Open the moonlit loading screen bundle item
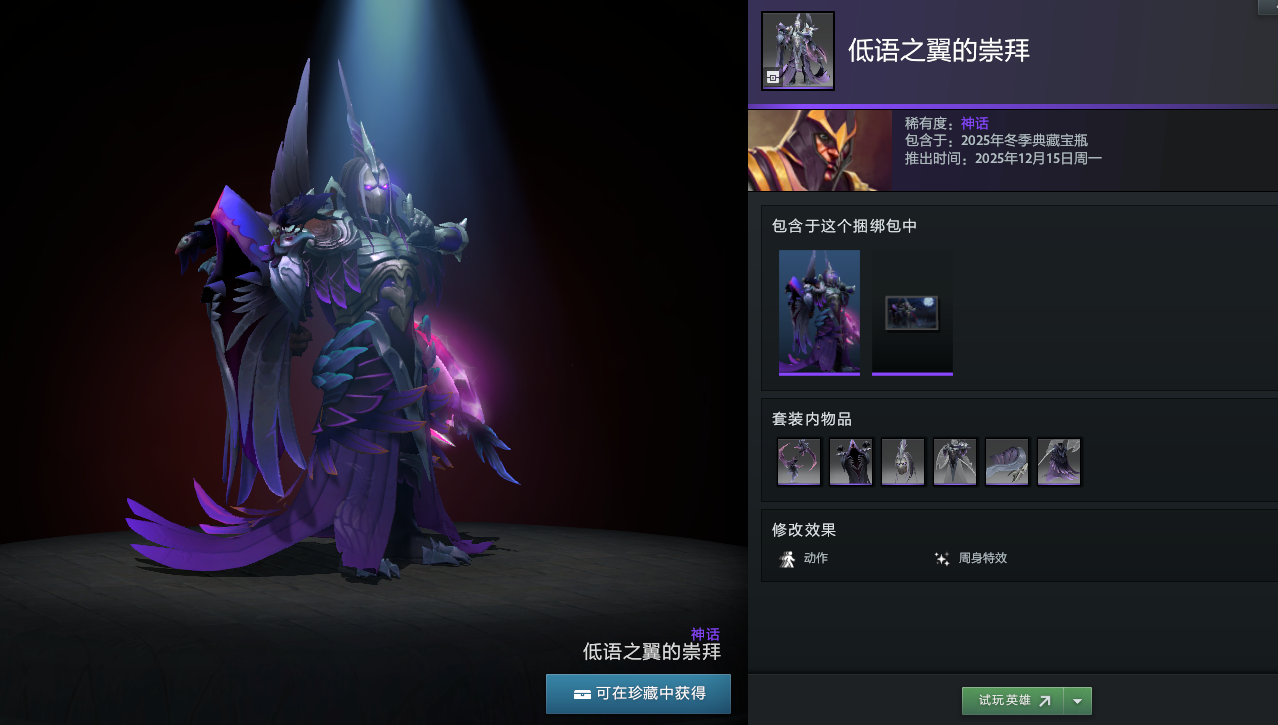Viewport: 1278px width, 725px height. 912,313
